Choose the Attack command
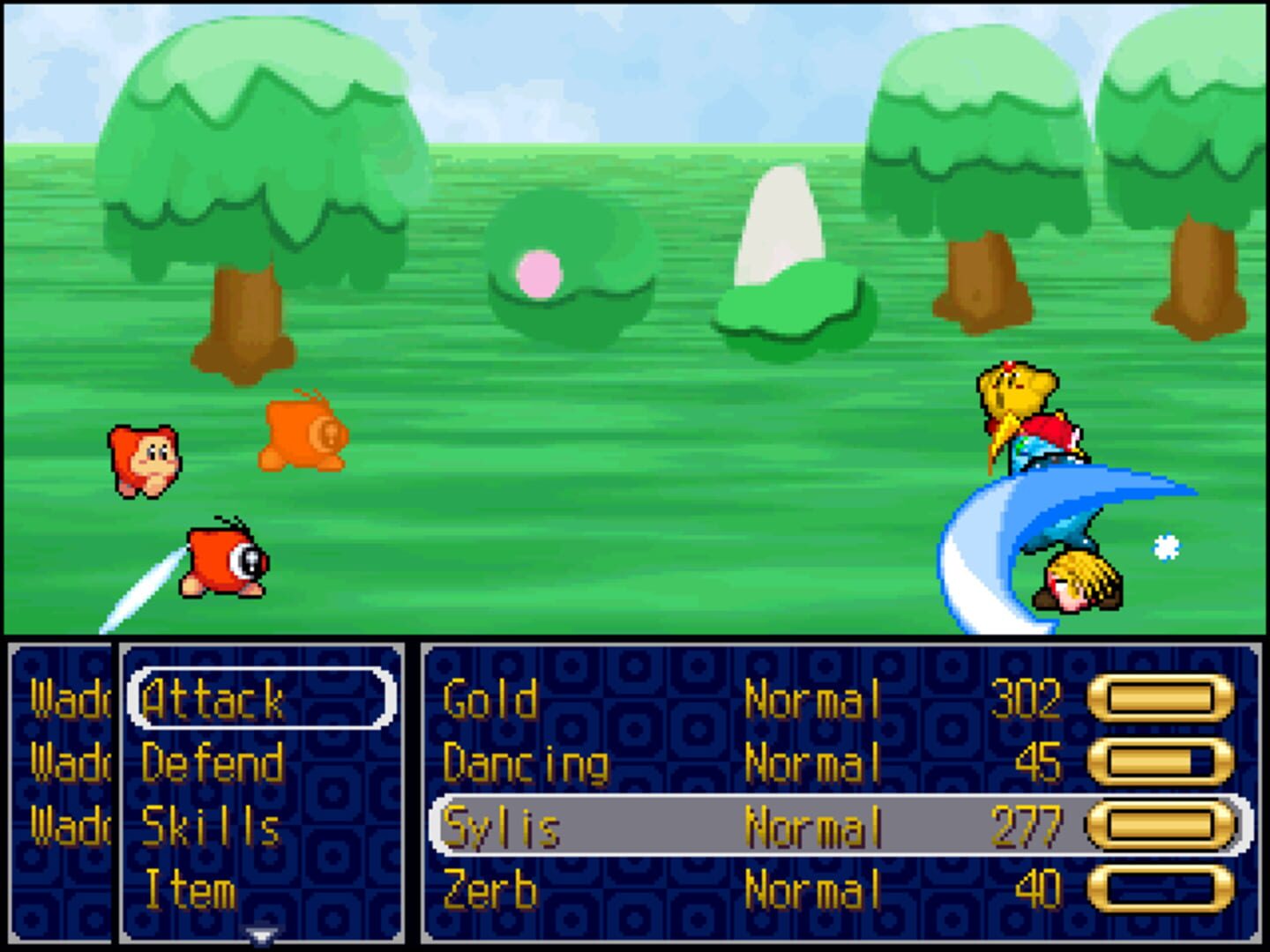Viewport: 1270px width, 952px height. [x=212, y=696]
